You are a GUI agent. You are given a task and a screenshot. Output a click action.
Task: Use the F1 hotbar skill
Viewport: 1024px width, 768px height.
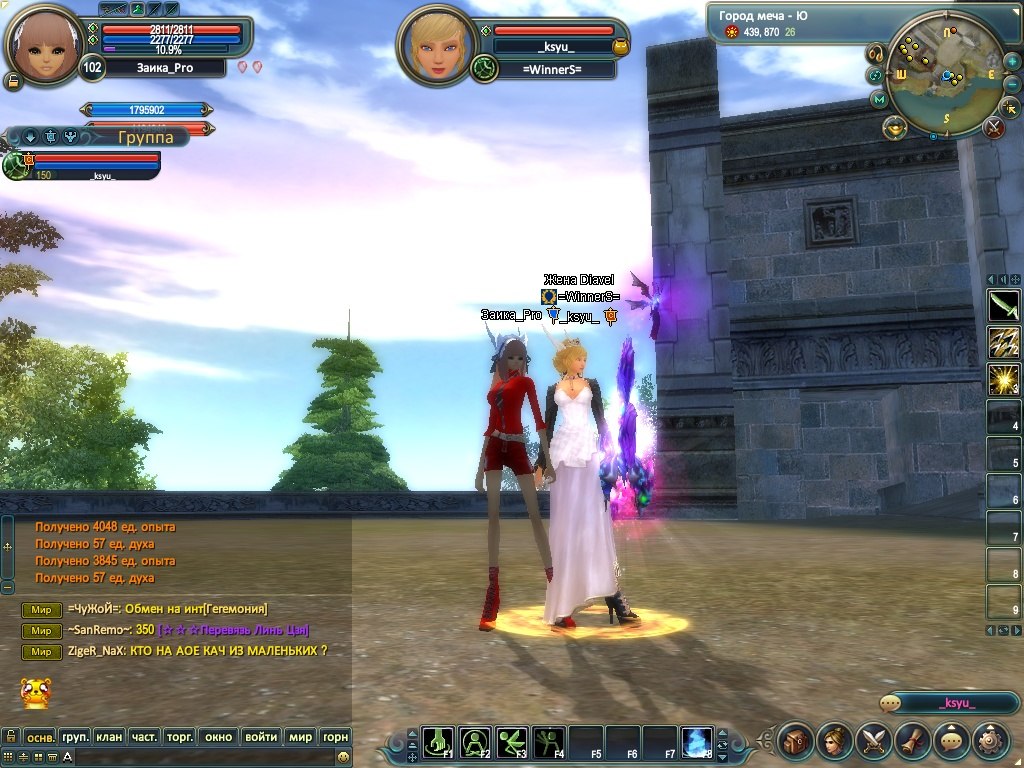[439, 741]
